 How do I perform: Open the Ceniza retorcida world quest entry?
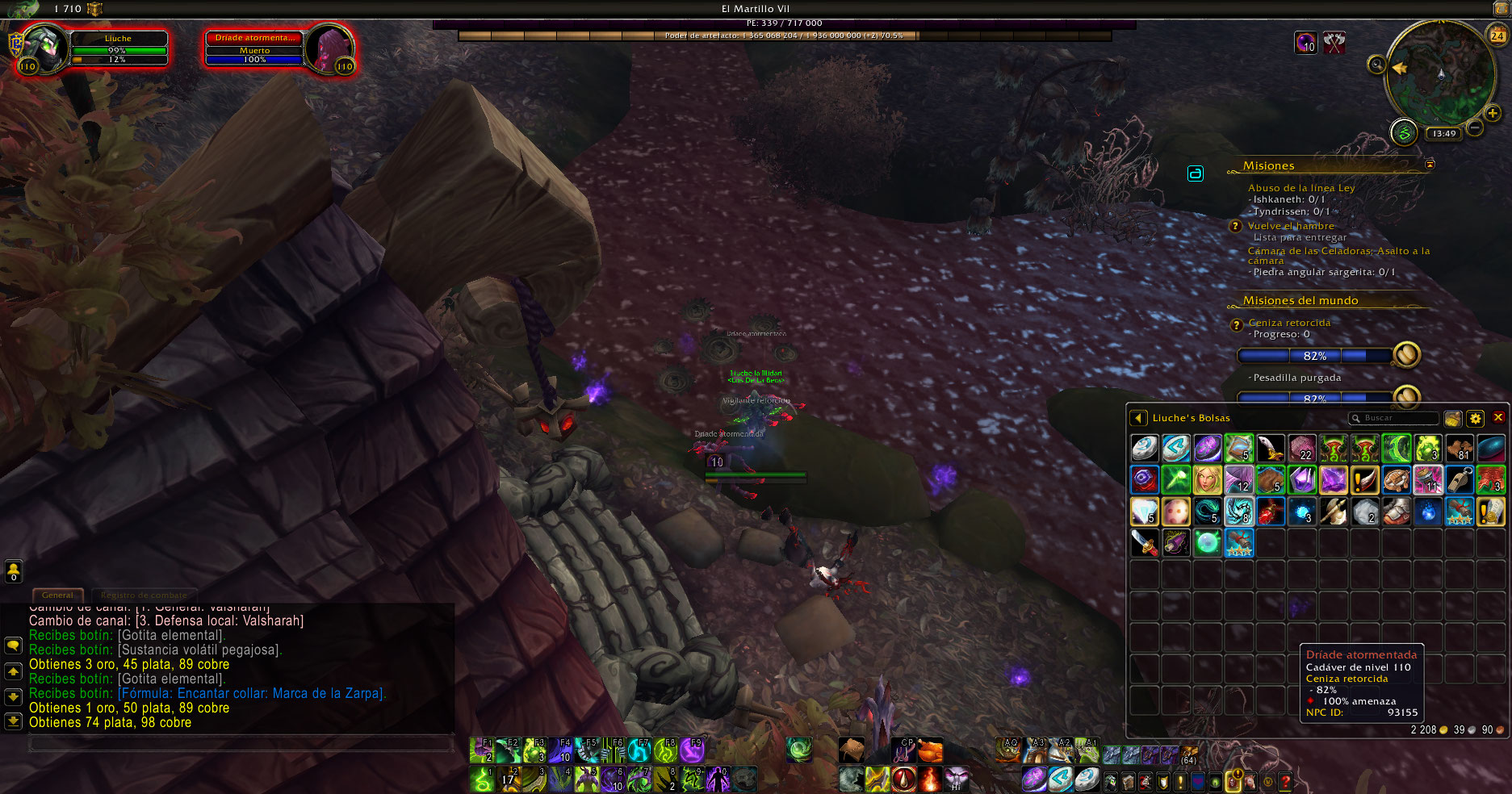pos(1289,323)
